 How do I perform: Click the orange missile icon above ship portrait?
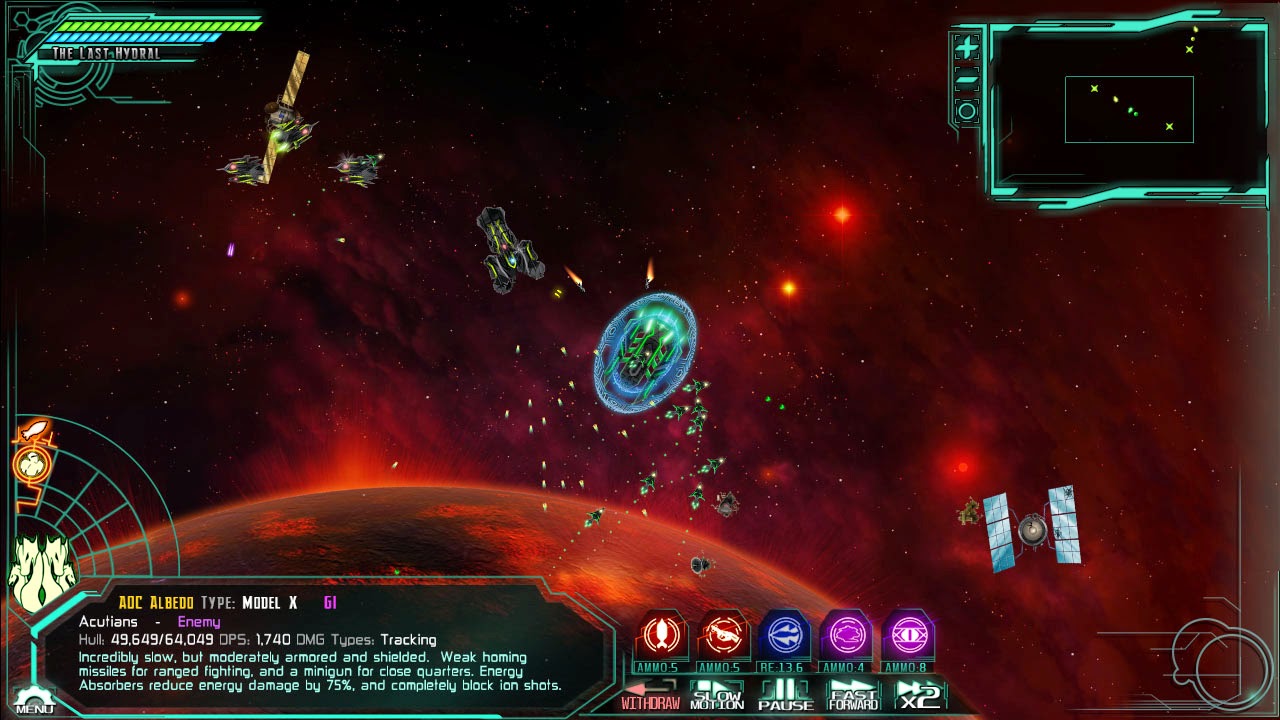pos(36,429)
